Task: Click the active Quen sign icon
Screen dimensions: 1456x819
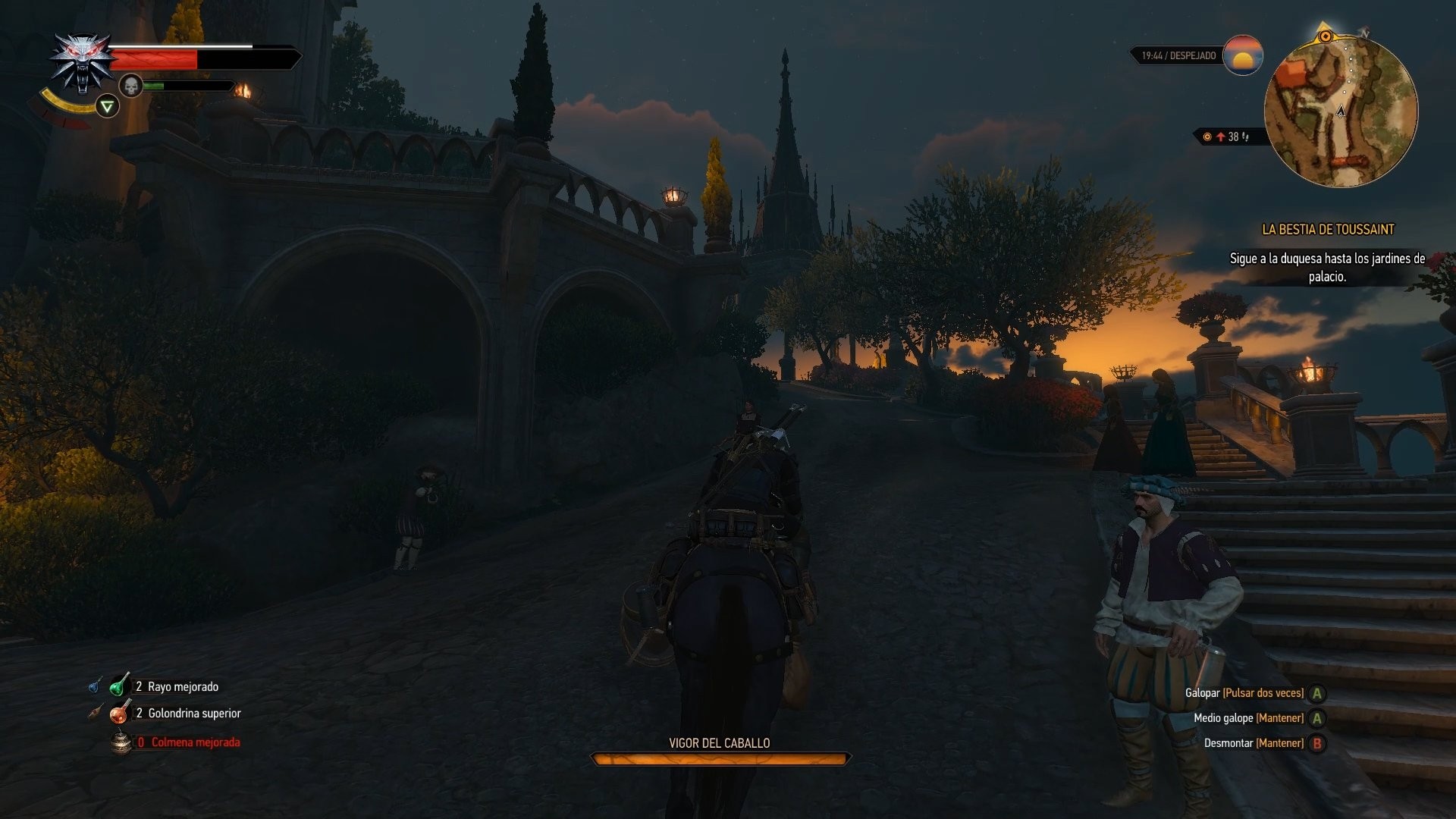Action: [x=107, y=105]
